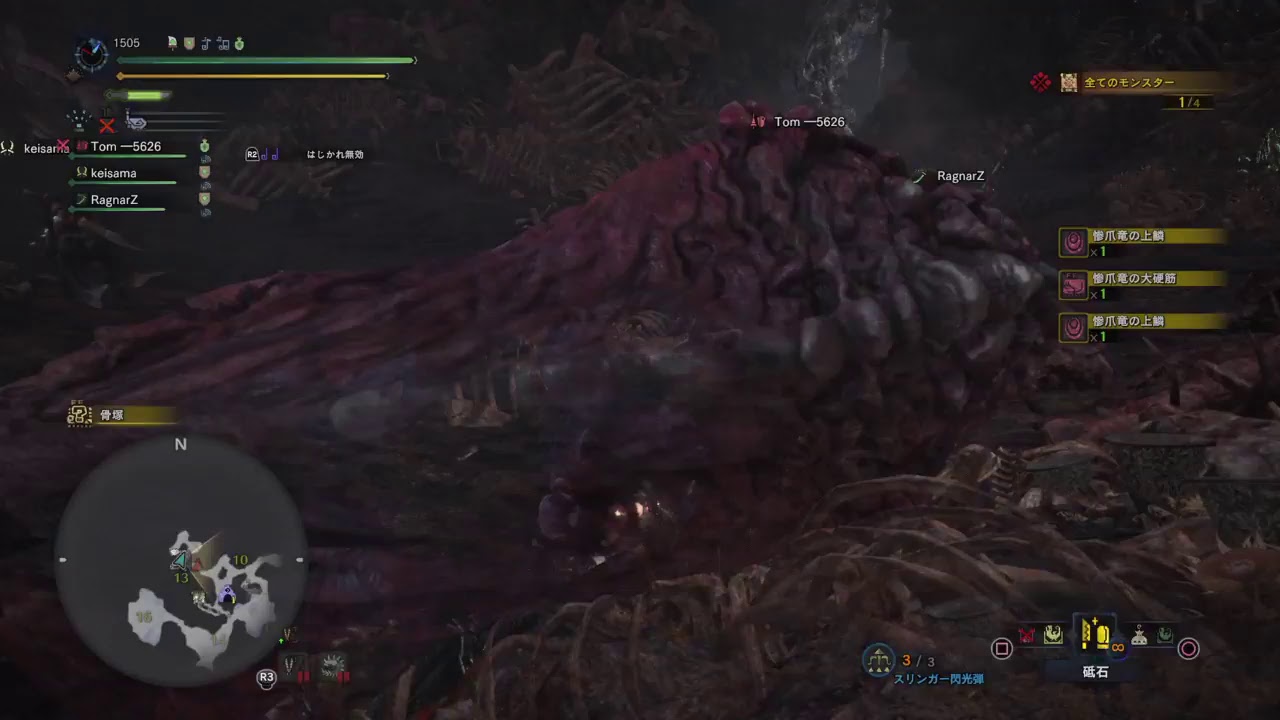Click the red quest crest beside 全てのモンスター

point(1039,82)
